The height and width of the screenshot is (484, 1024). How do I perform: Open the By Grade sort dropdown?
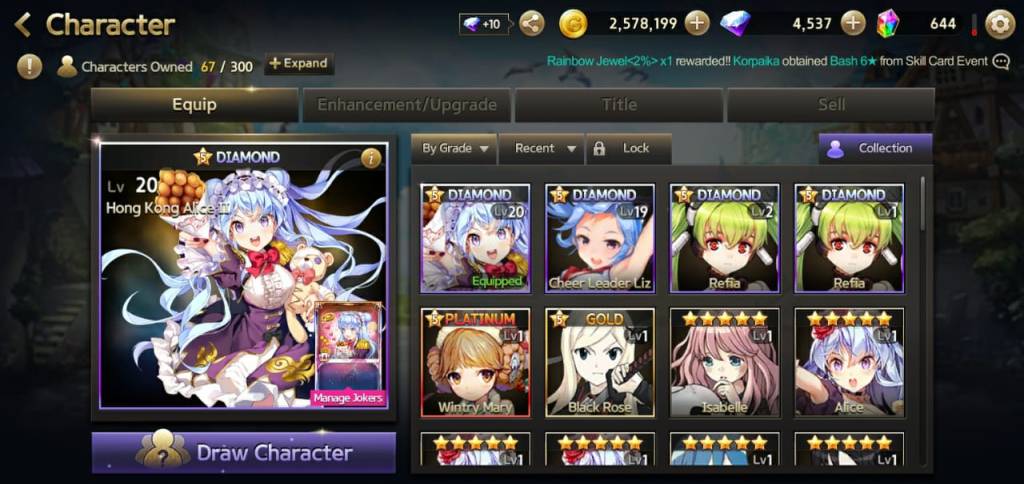[454, 148]
